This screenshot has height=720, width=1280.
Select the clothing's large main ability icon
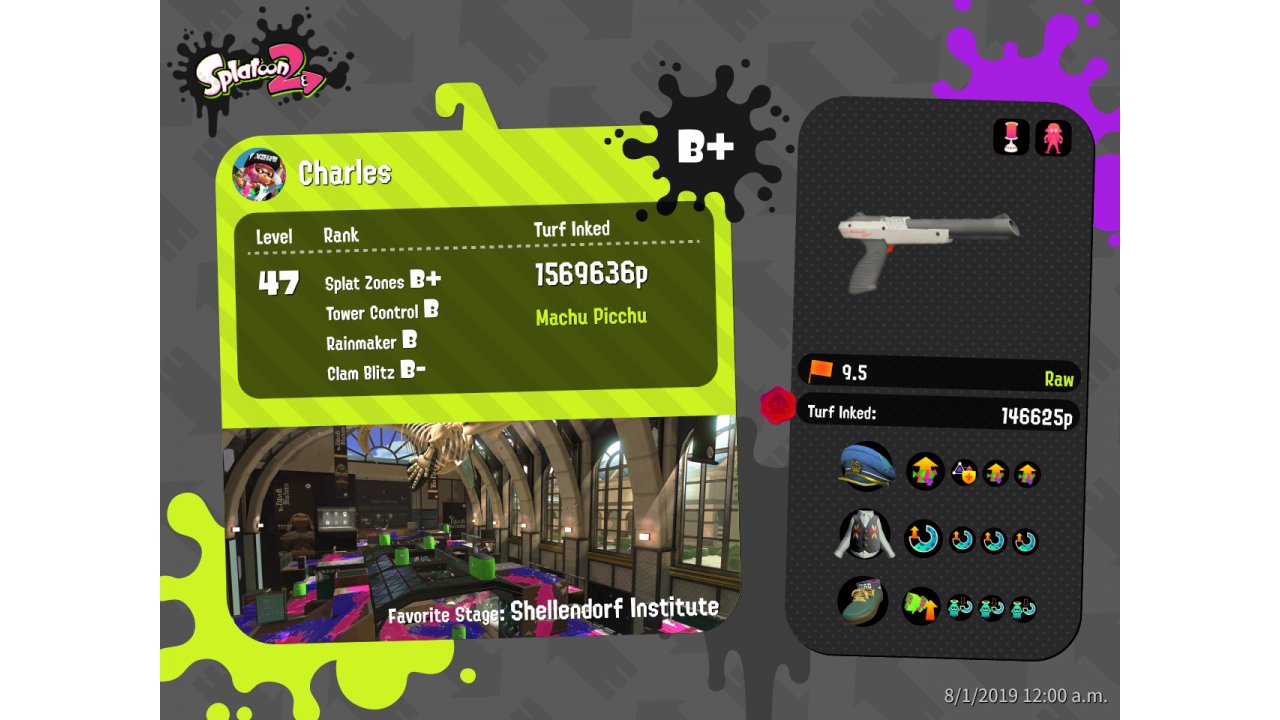[924, 539]
